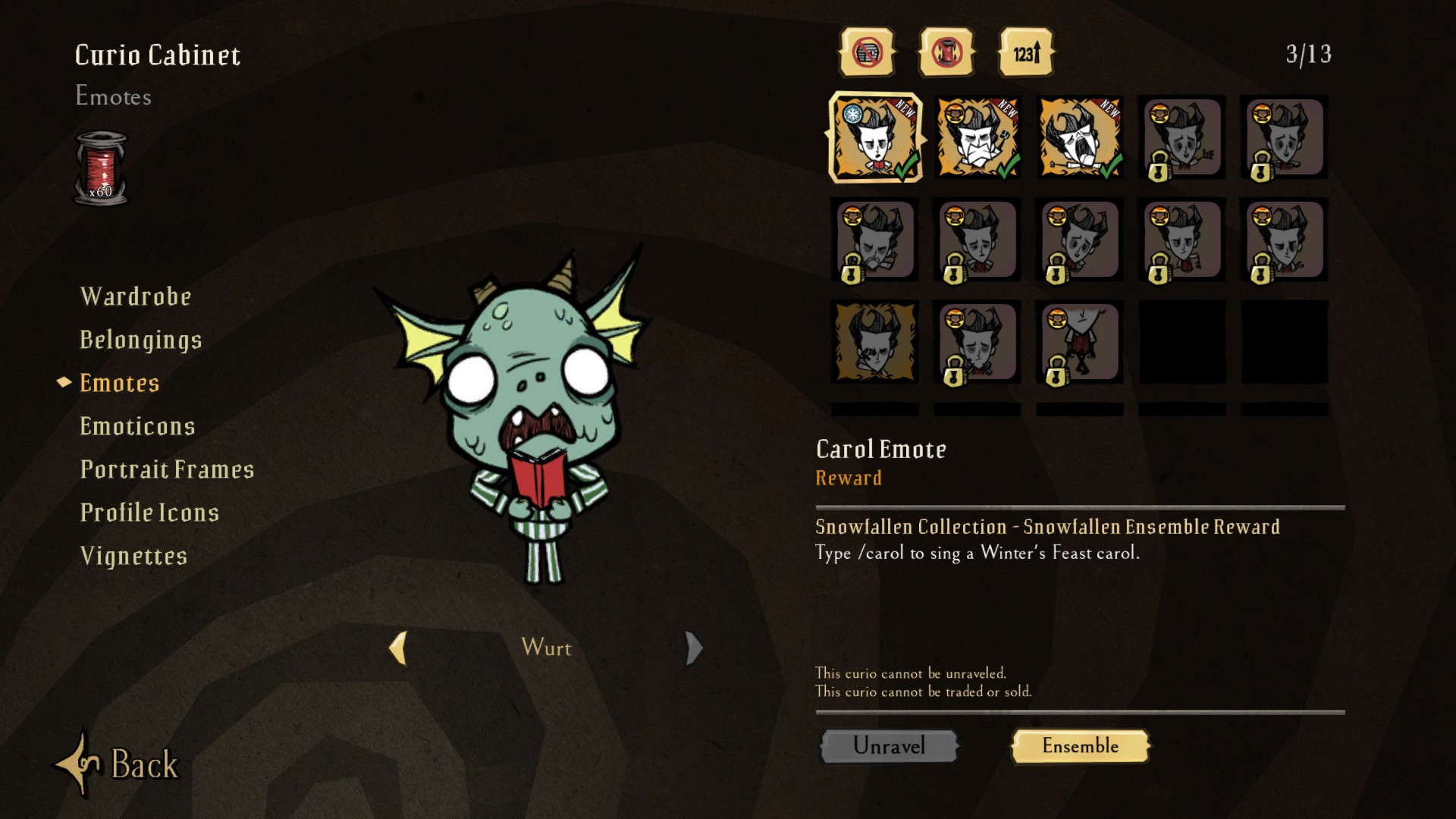Viewport: 1456px width, 819px height.
Task: Open the Vignettes category
Action: point(133,555)
